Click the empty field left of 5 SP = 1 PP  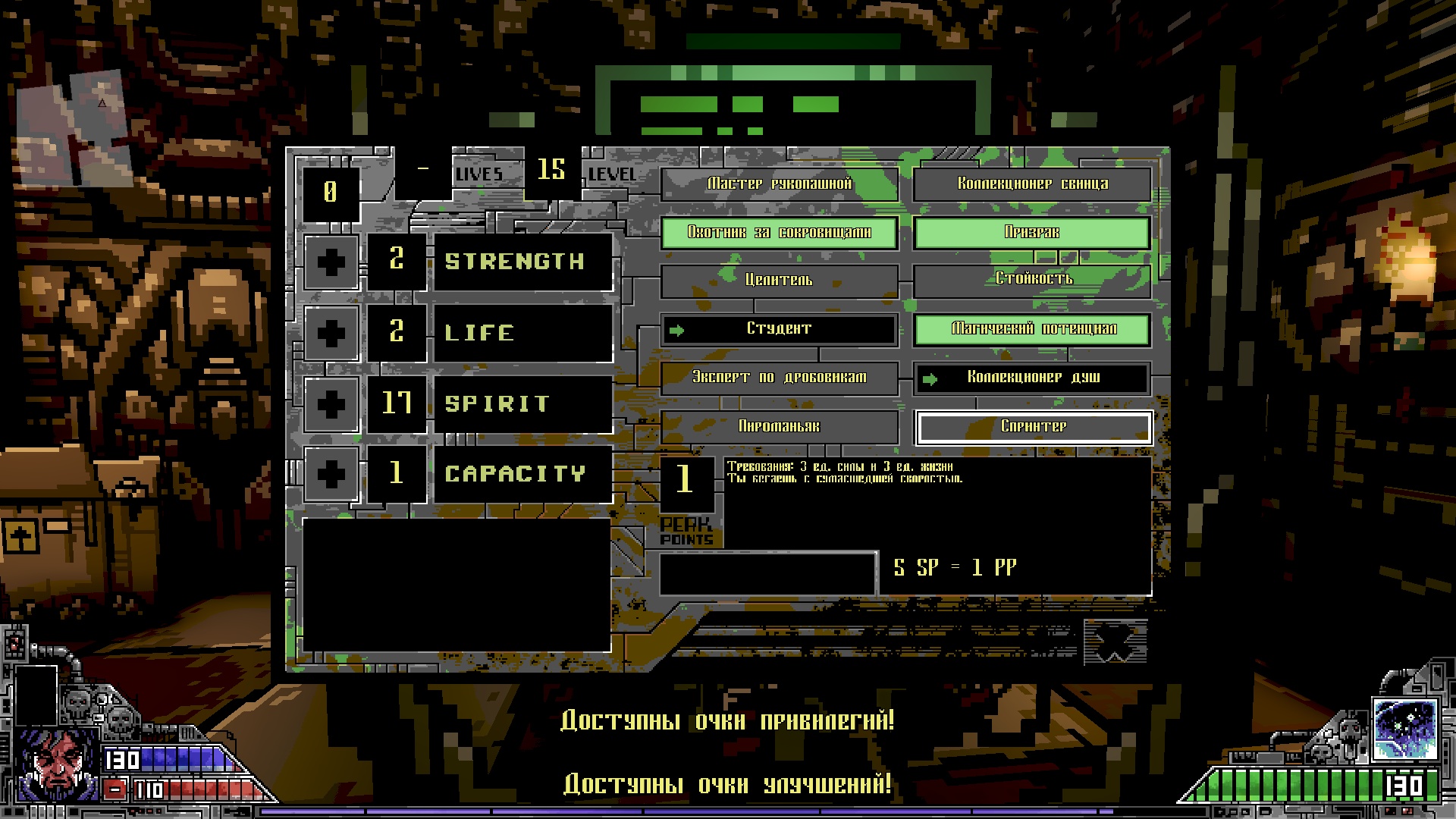(x=767, y=574)
